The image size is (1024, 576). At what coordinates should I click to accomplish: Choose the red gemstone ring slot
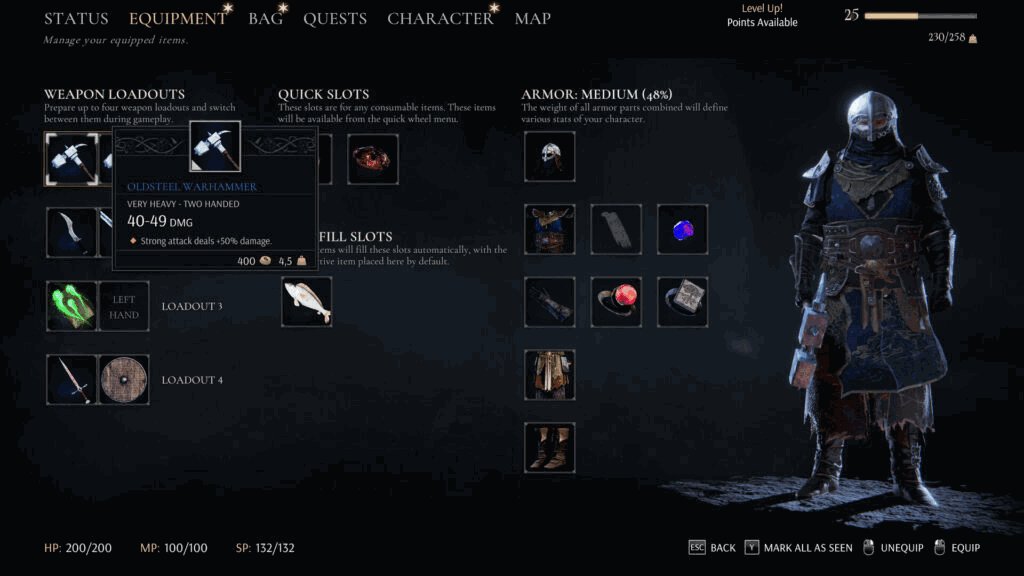(616, 302)
